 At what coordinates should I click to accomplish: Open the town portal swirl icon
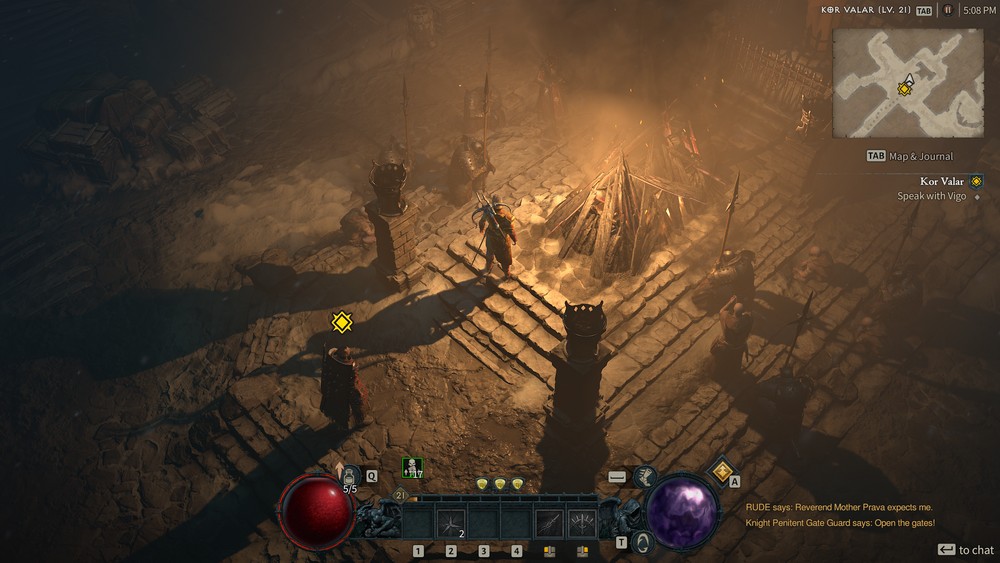645,541
